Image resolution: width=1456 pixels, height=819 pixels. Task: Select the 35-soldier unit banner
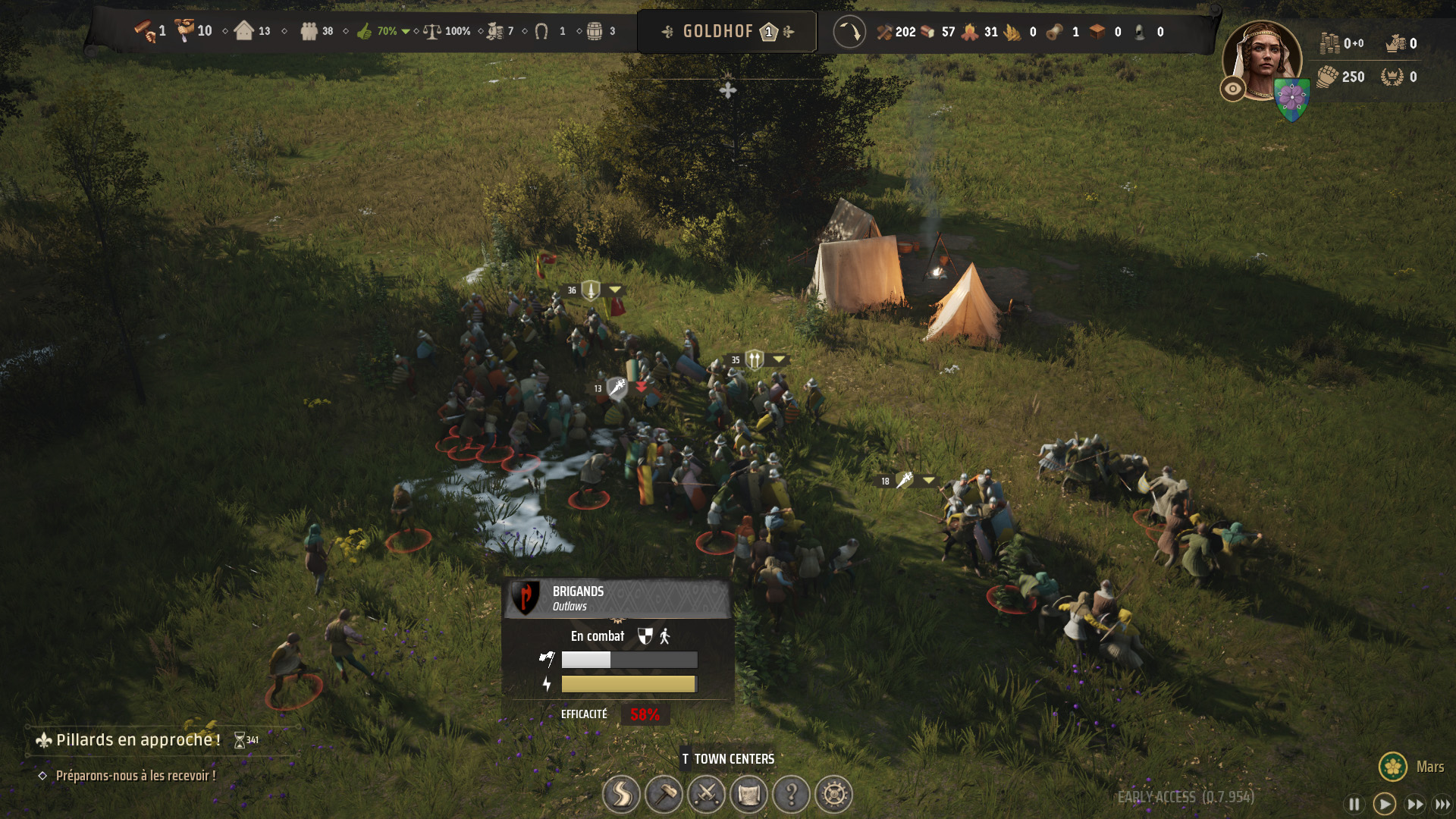(754, 359)
